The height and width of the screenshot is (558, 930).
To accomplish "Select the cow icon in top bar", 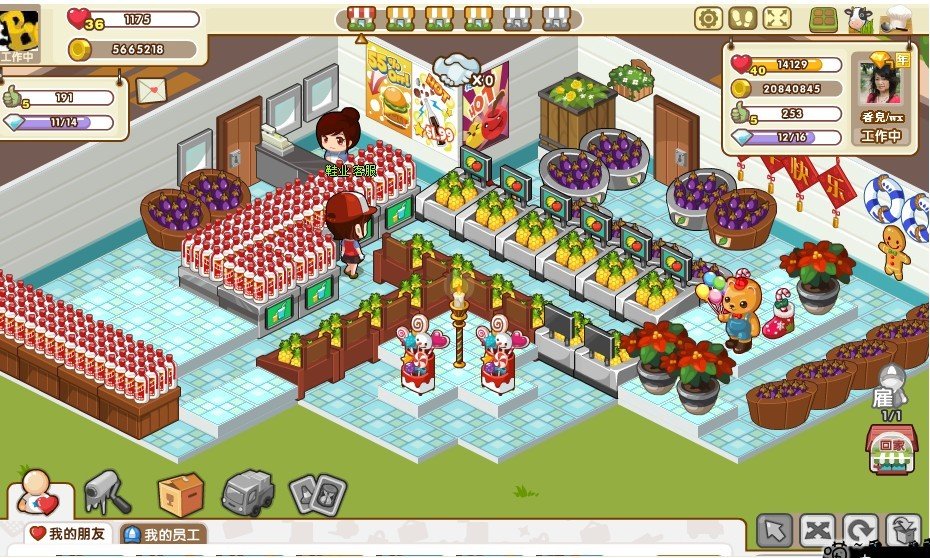I will 857,18.
